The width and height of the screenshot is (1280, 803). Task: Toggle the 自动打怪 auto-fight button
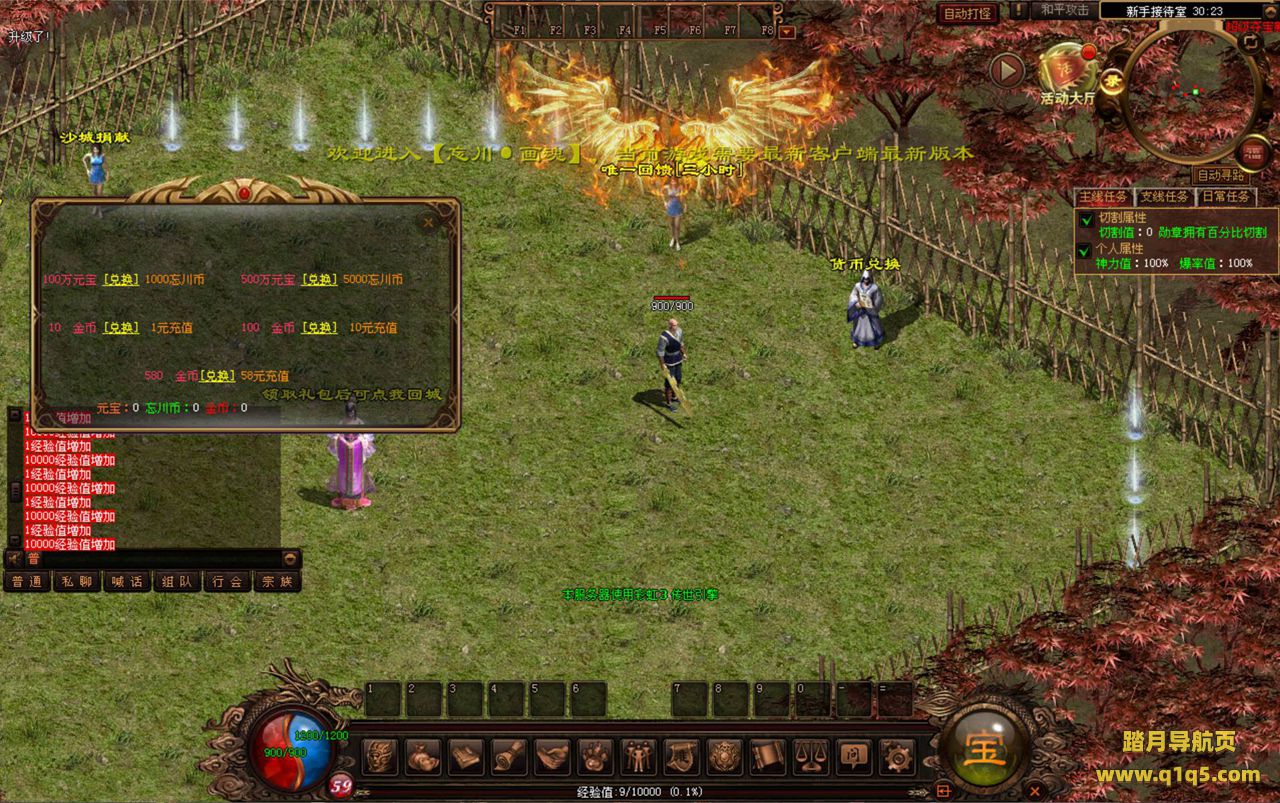(967, 13)
